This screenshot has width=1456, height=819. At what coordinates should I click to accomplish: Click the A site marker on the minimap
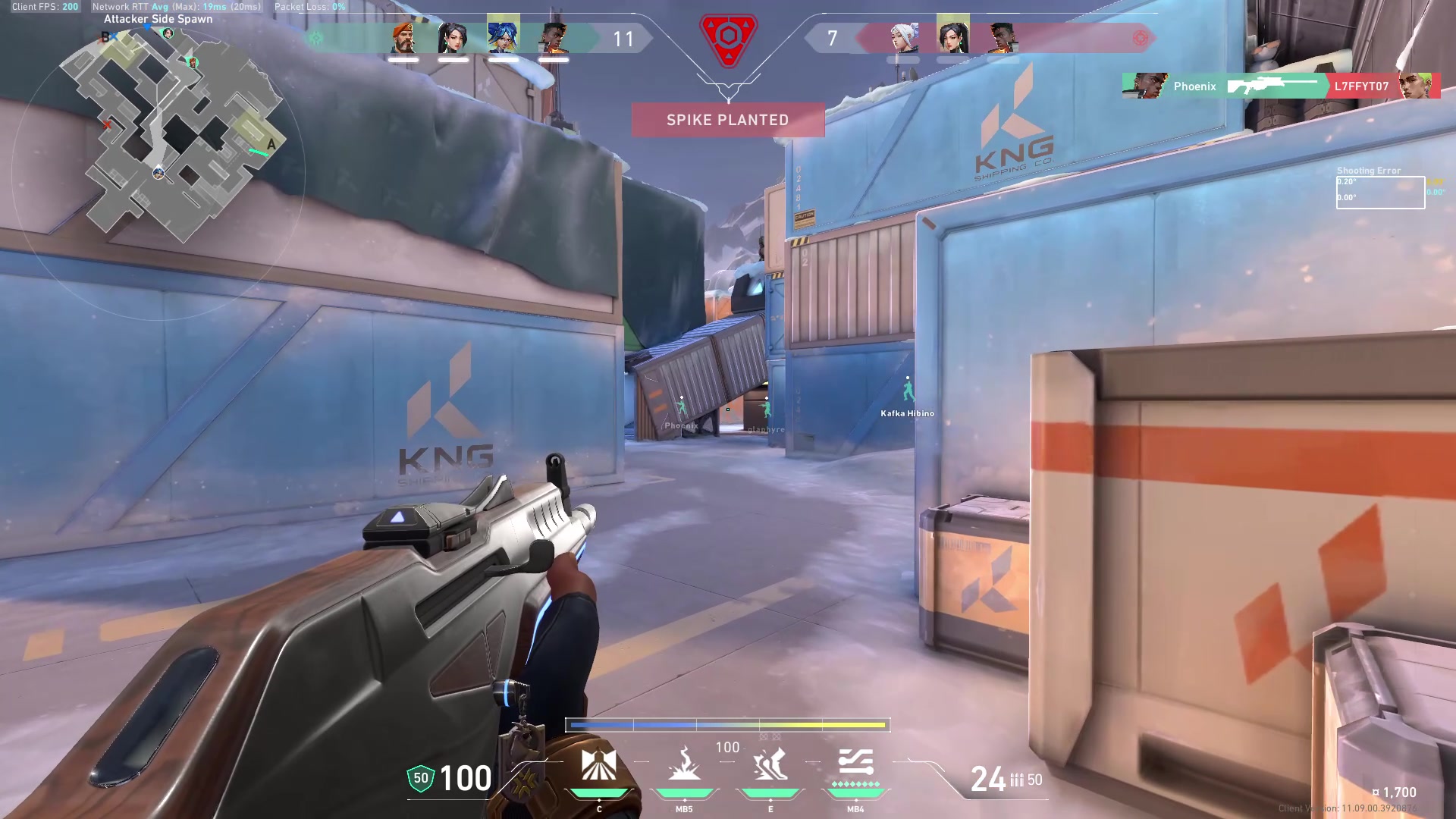pyautogui.click(x=271, y=144)
